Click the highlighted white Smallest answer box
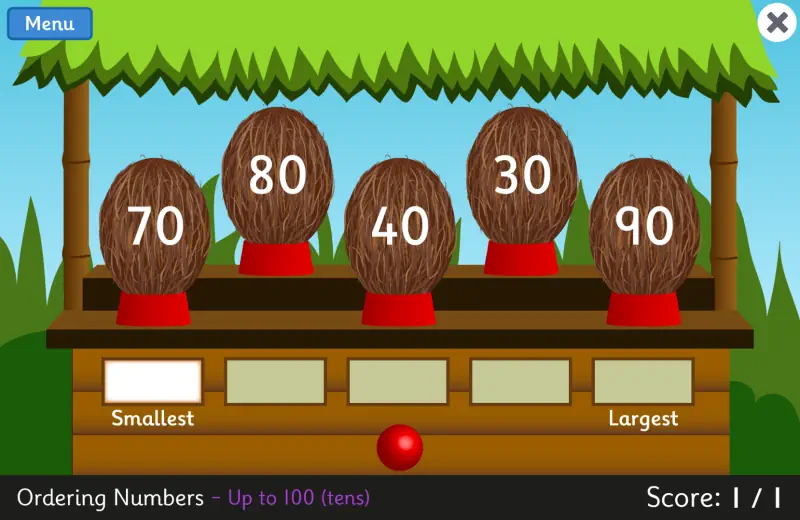Screen dimensions: 800x520 pyautogui.click(x=153, y=381)
